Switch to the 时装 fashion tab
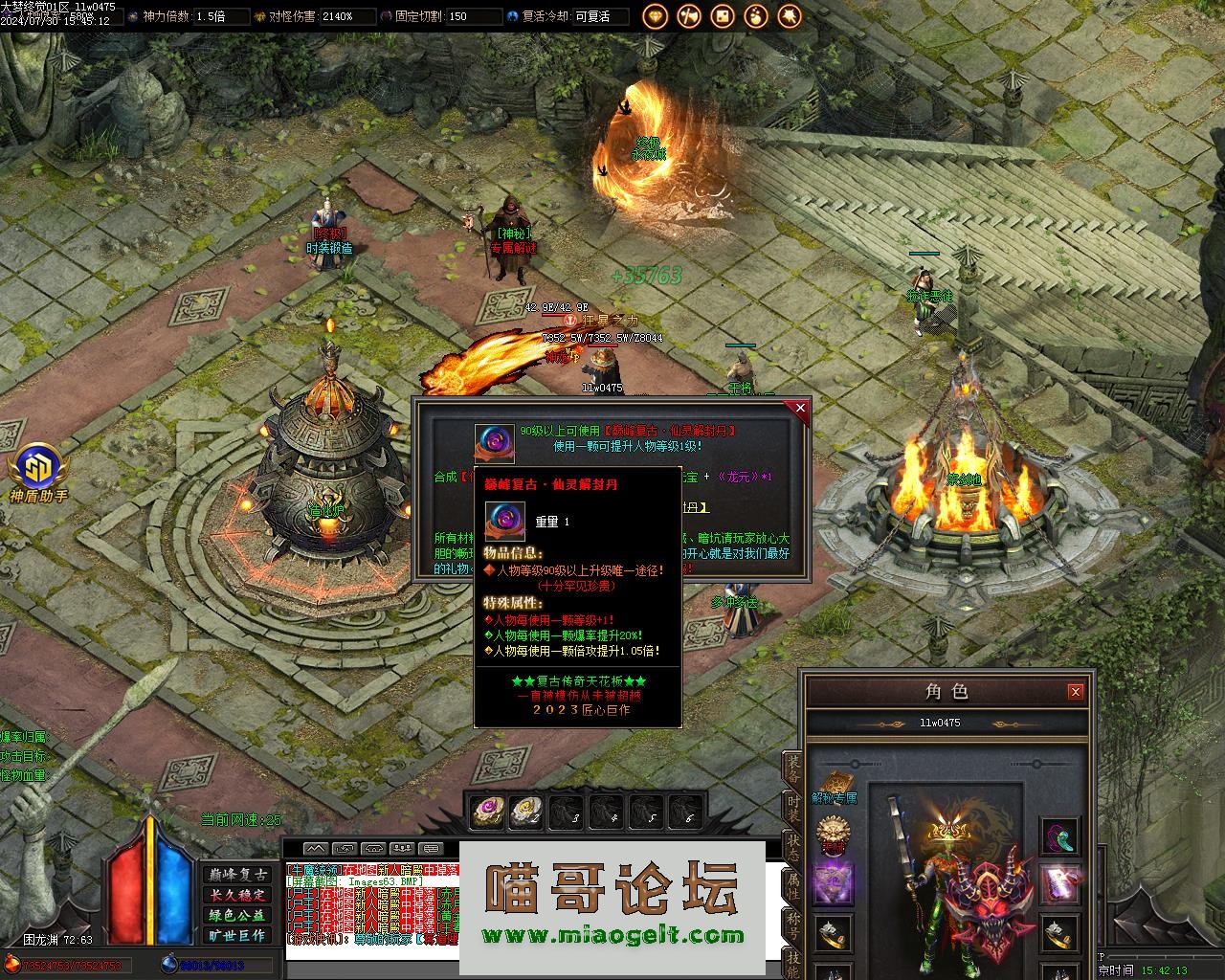The height and width of the screenshot is (980, 1225). pyautogui.click(x=793, y=808)
